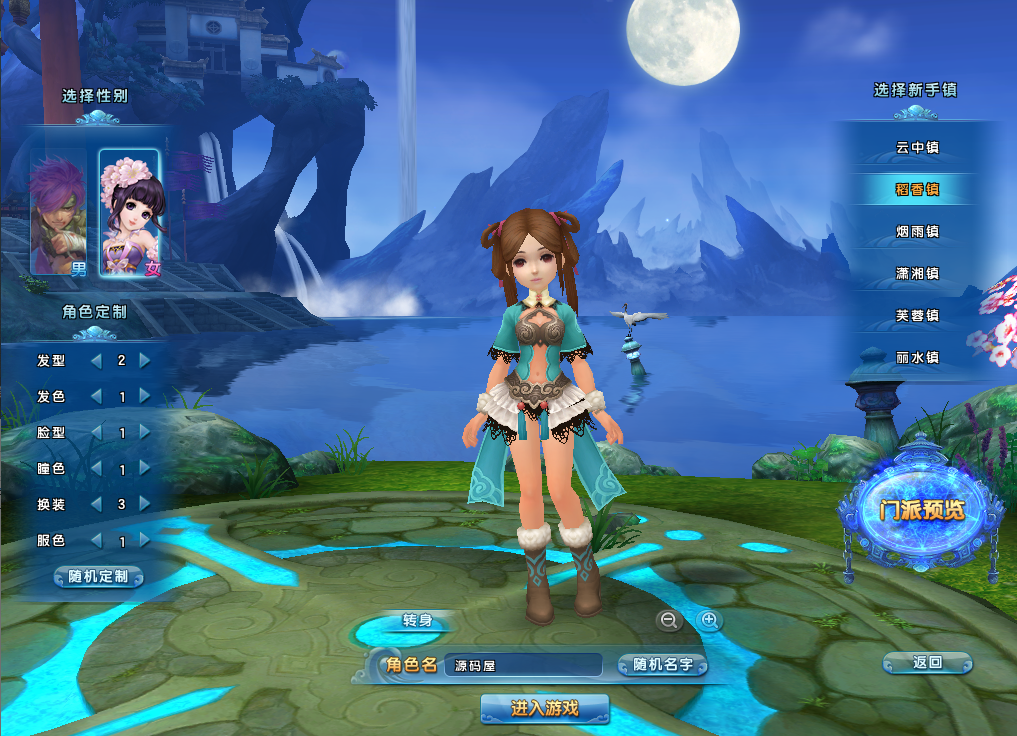Image resolution: width=1017 pixels, height=736 pixels.
Task: Select the 芙蓉镇 town entry
Action: 917,316
